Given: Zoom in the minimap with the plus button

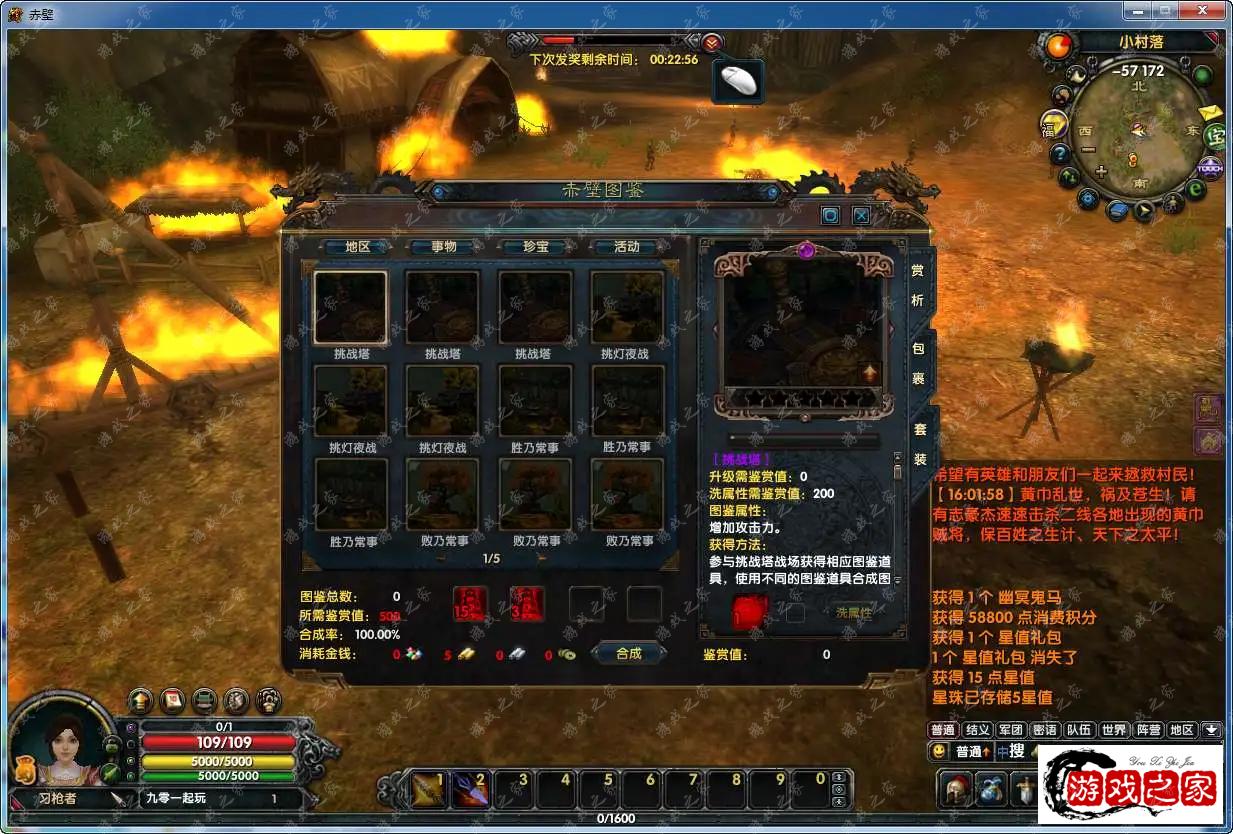Looking at the screenshot, I should click(x=1101, y=172).
